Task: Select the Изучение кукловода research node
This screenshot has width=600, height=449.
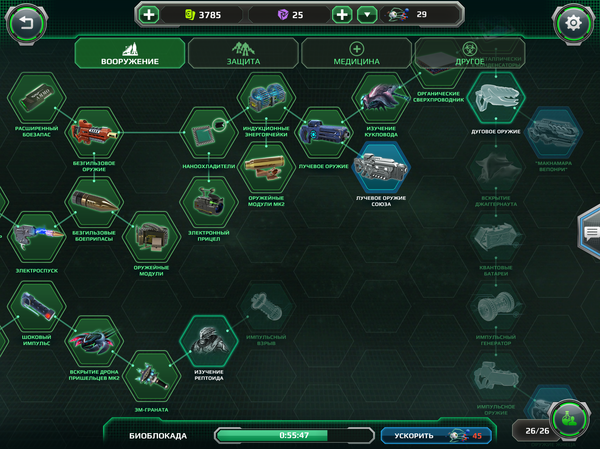Action: (x=381, y=99)
